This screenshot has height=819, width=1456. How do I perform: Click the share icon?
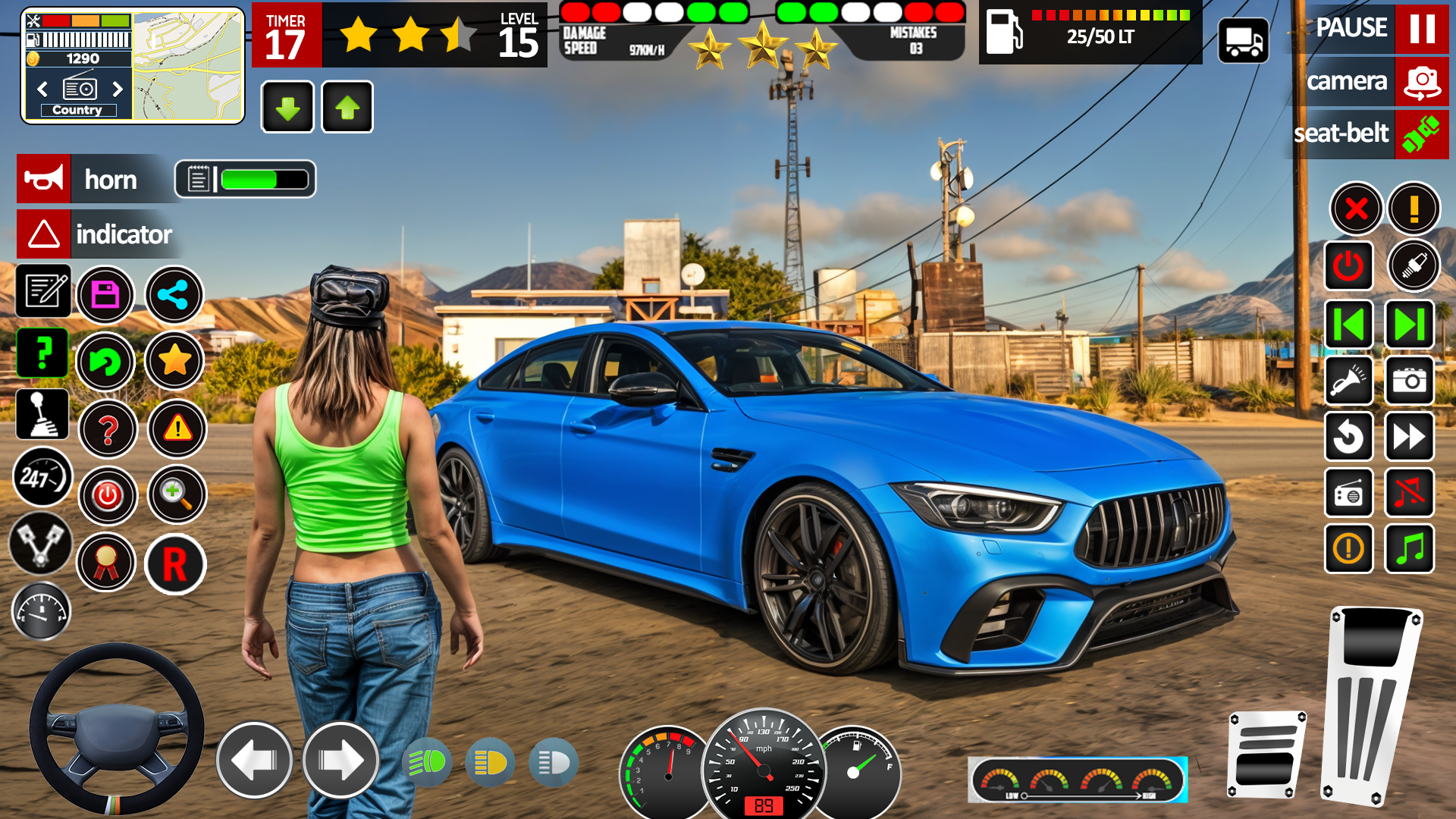click(x=174, y=295)
